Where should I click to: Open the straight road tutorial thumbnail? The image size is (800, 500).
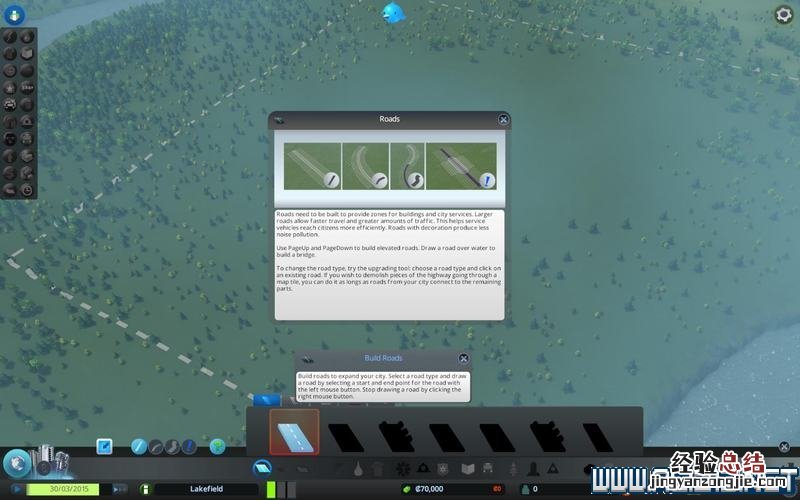point(312,167)
